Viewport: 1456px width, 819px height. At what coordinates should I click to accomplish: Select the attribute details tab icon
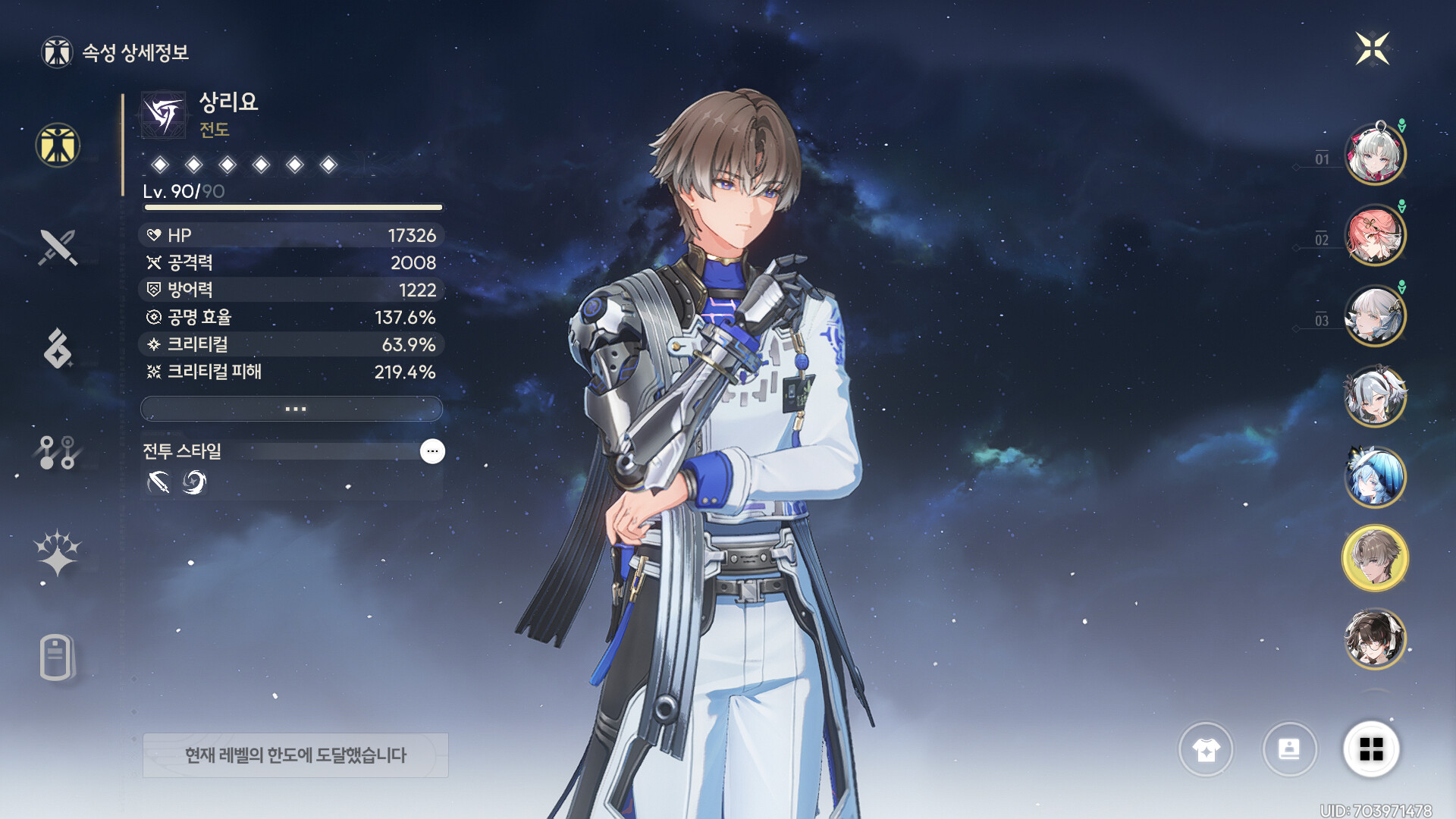click(58, 145)
